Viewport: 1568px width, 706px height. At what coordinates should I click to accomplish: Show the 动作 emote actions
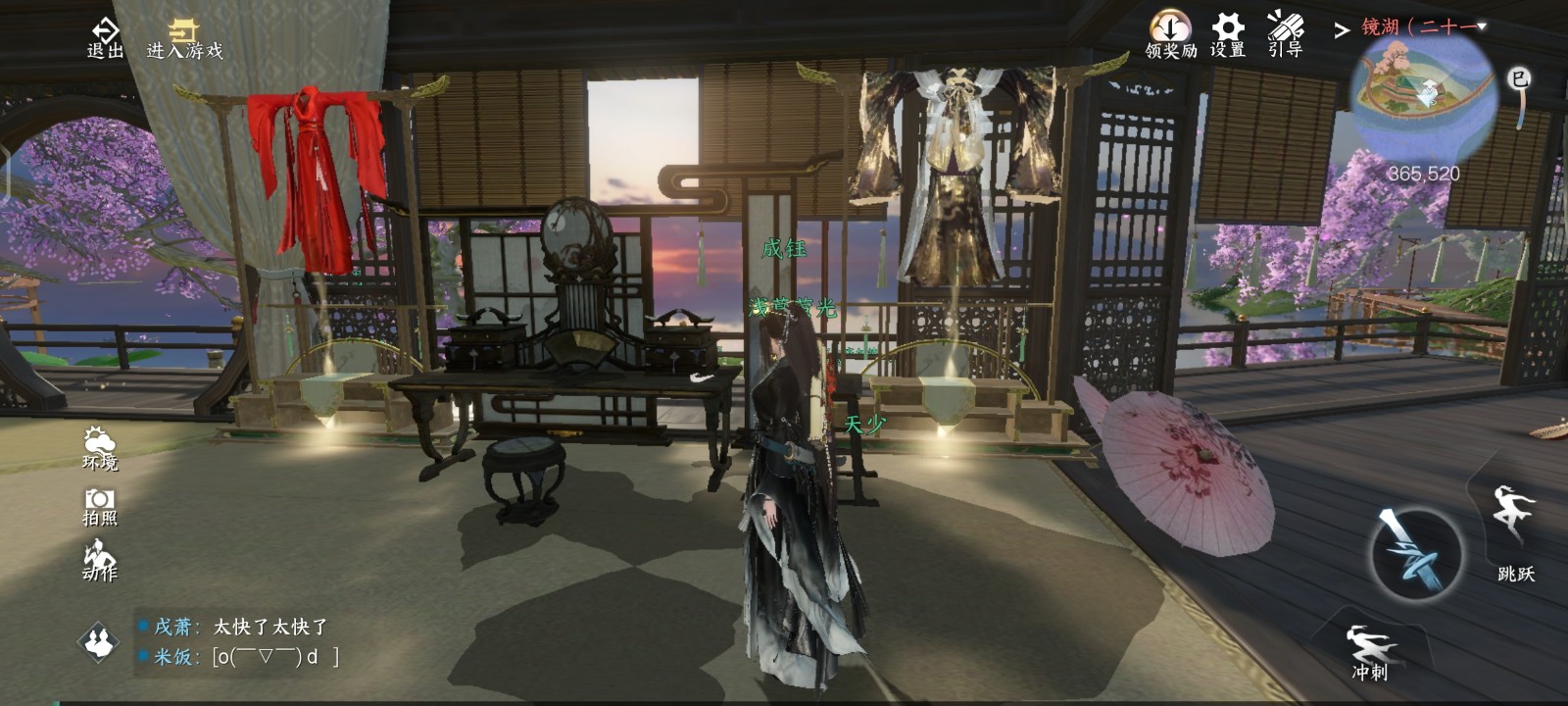99,560
